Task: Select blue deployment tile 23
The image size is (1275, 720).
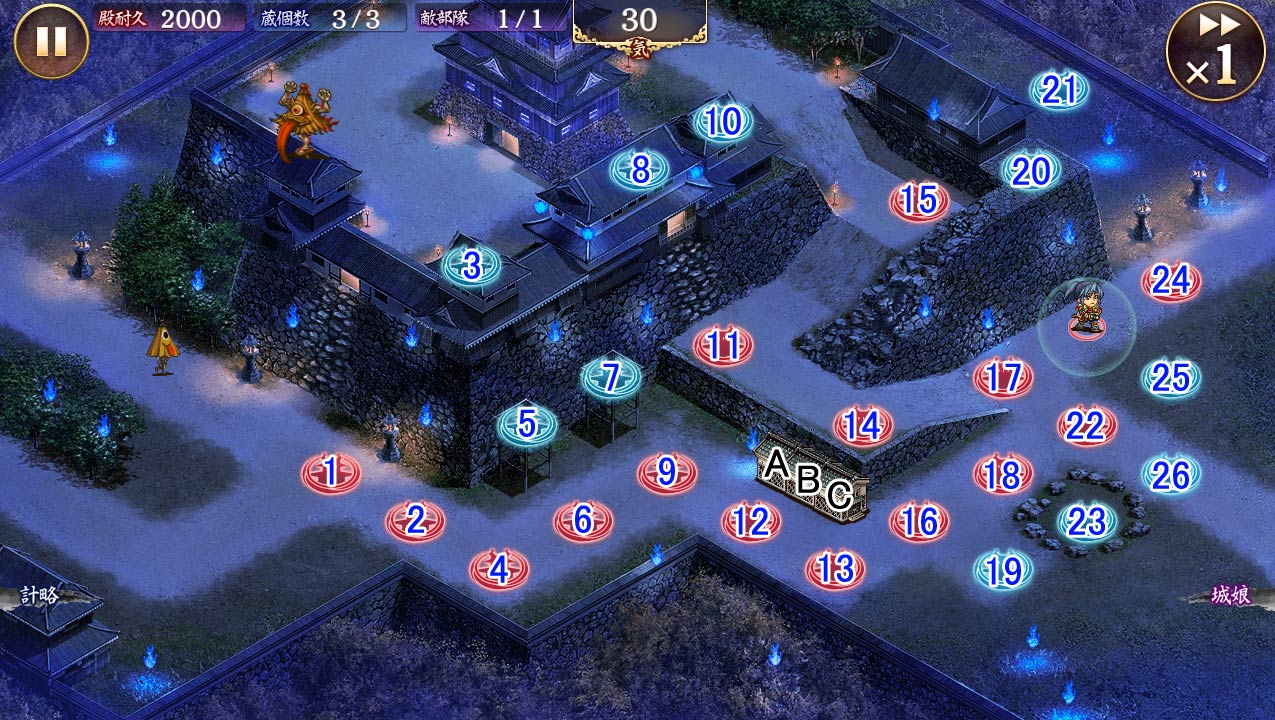Action: pyautogui.click(x=1086, y=521)
